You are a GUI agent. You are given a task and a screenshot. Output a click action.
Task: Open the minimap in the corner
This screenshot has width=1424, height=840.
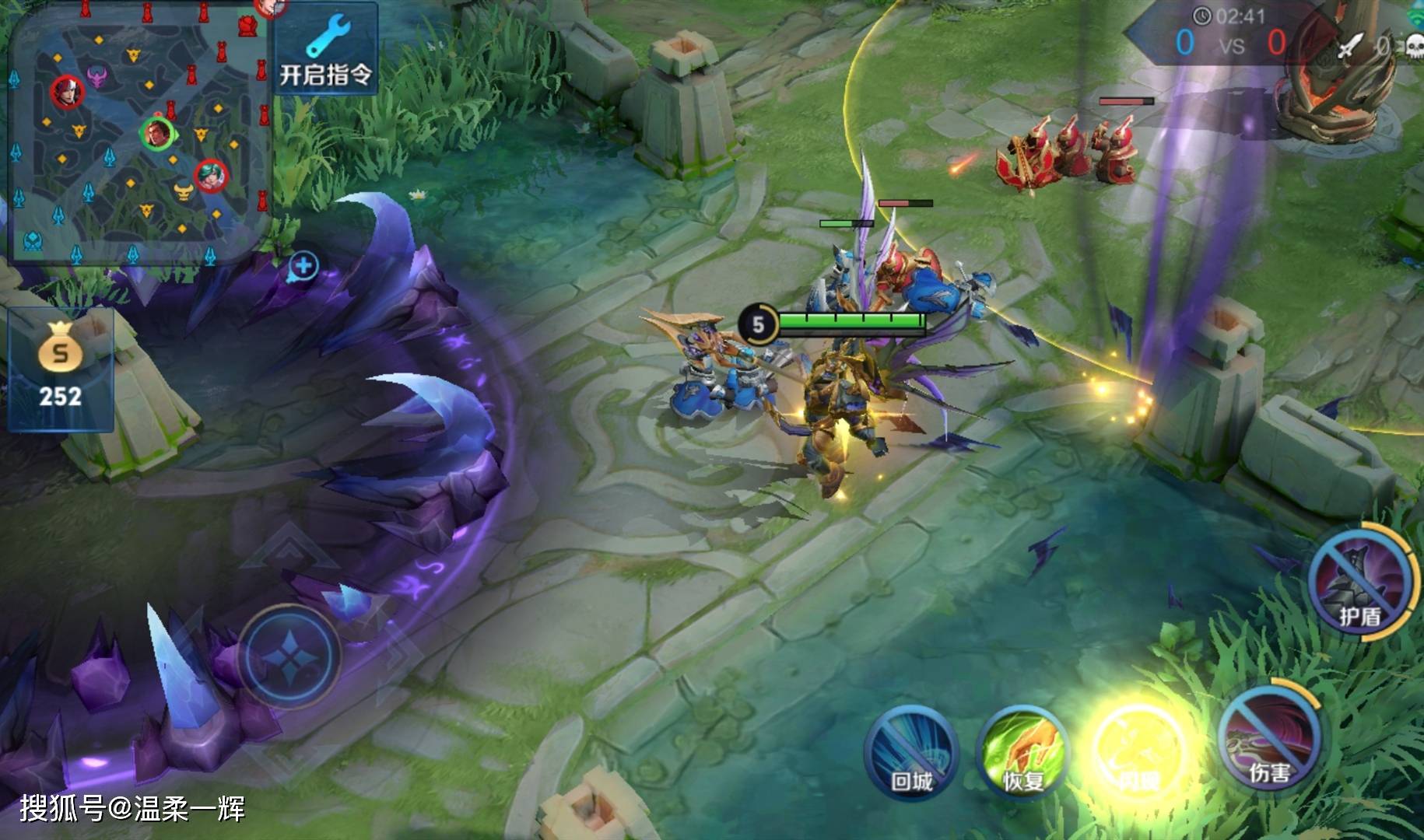[x=140, y=132]
